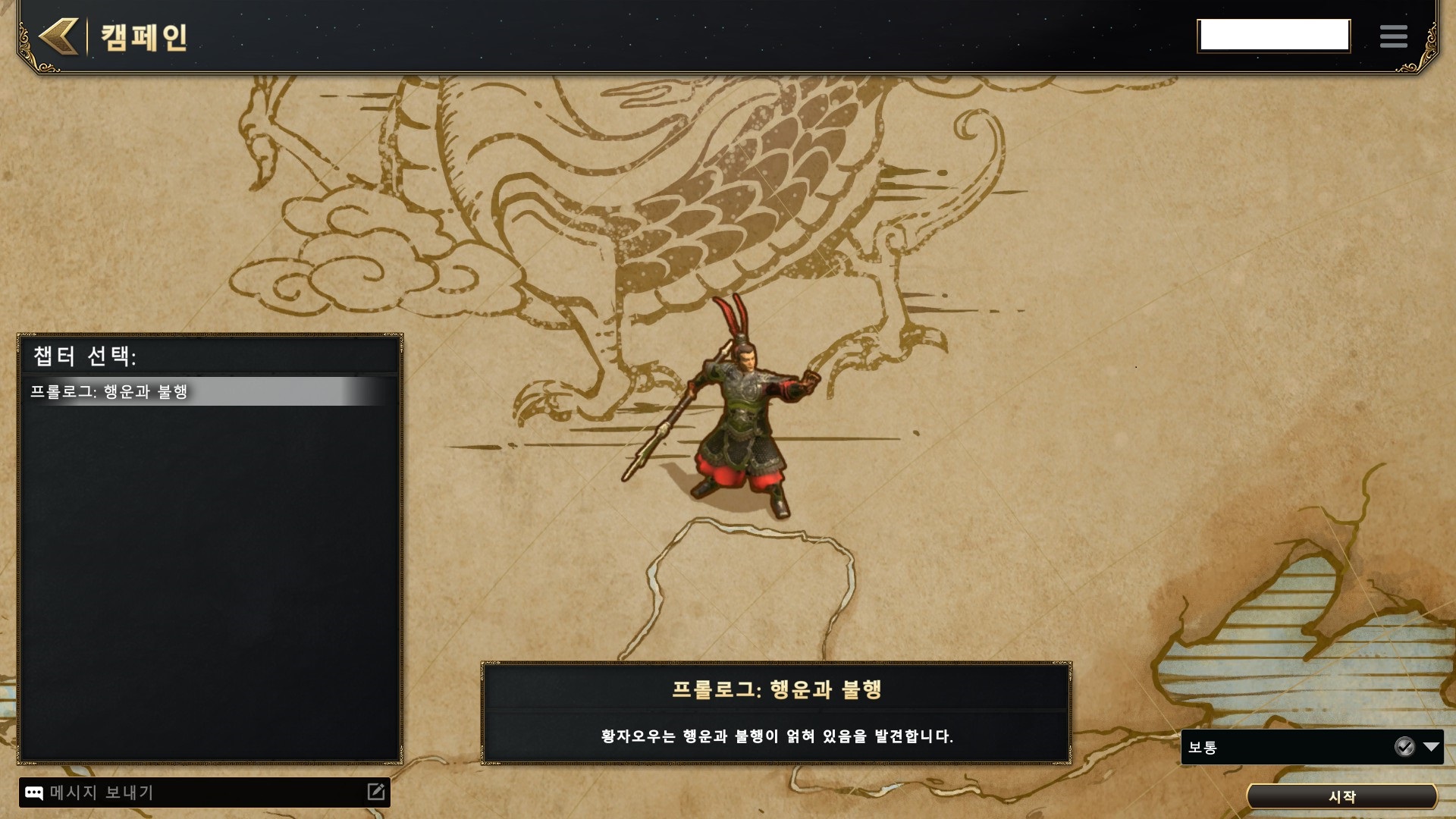
Task: Open the hamburger menu
Action: (1393, 36)
